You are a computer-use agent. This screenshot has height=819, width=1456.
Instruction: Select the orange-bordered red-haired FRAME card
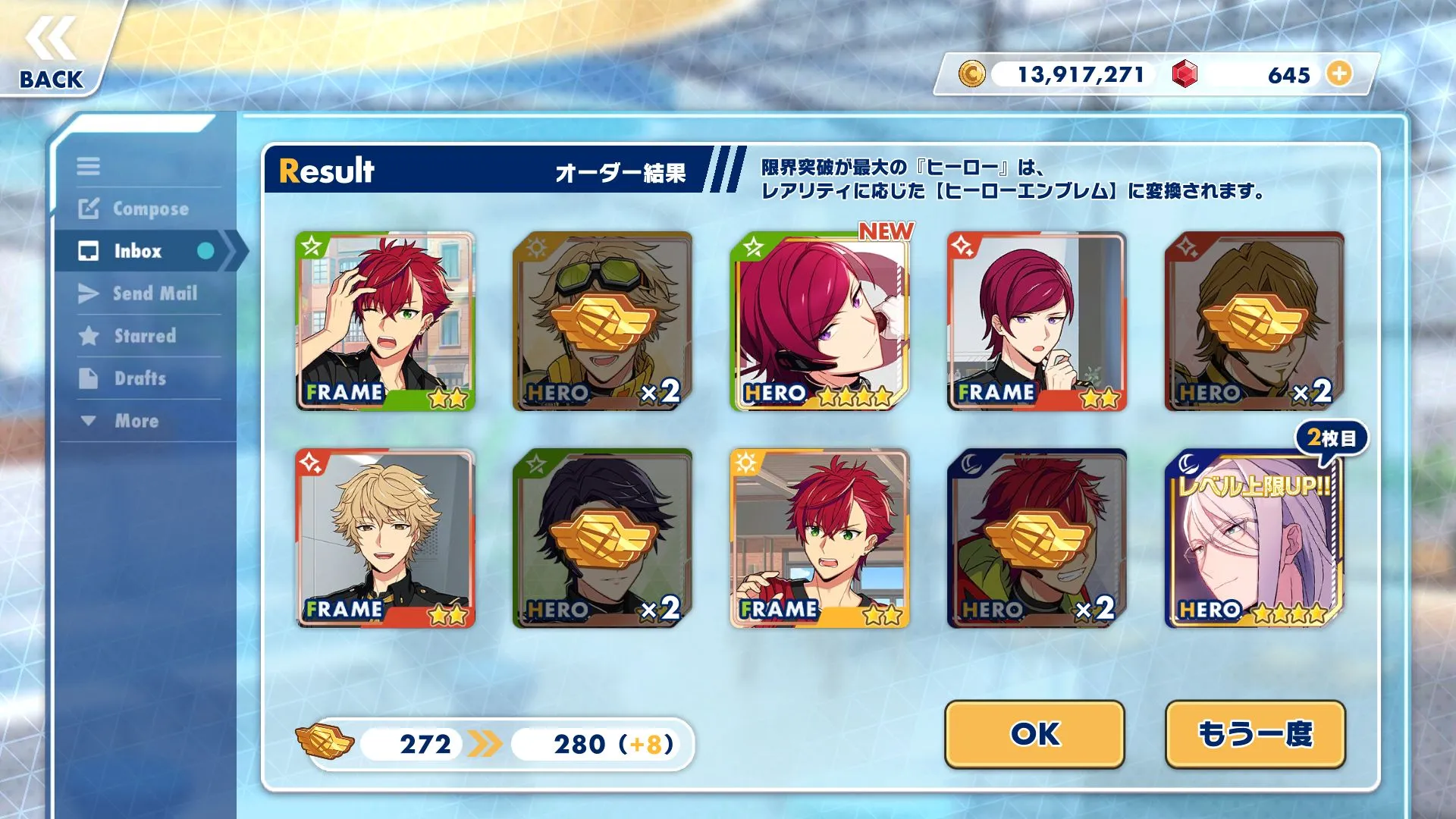click(x=820, y=538)
